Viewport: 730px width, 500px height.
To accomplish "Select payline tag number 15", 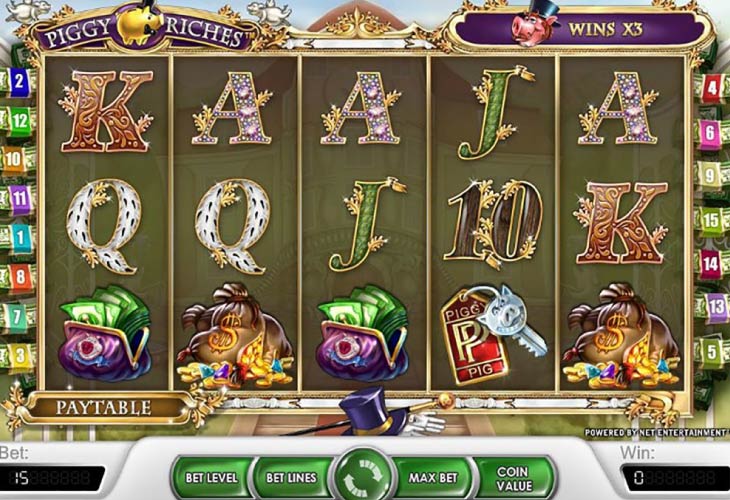I will coord(712,218).
